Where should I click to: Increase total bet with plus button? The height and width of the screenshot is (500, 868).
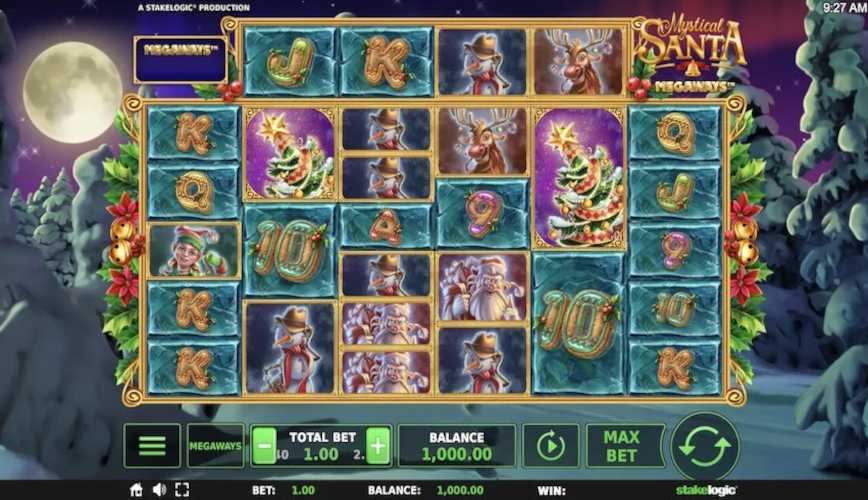pos(378,446)
